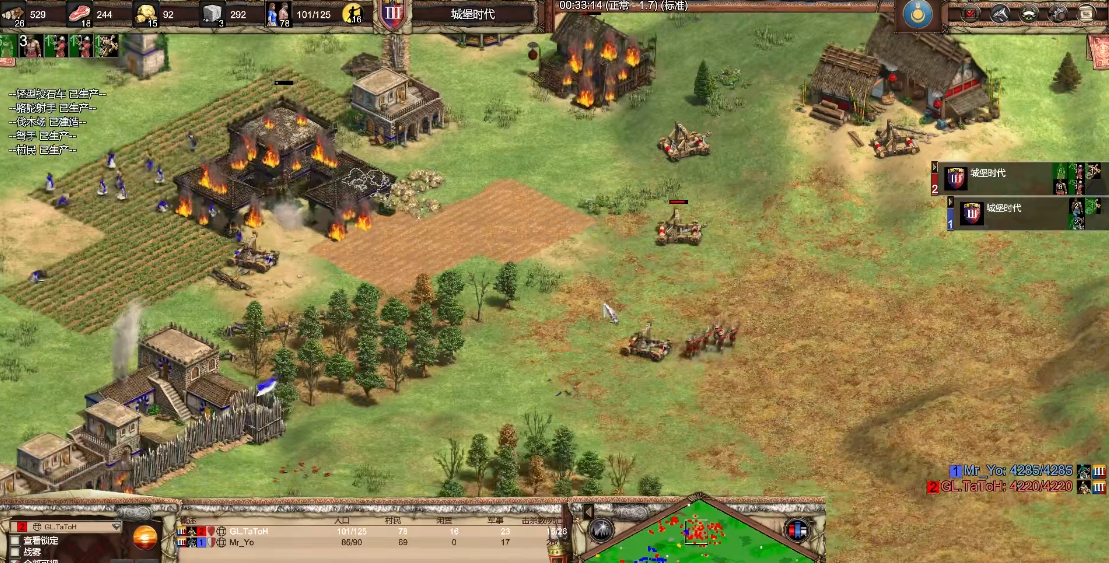Click the Castle Age shield emblem

pos(390,14)
